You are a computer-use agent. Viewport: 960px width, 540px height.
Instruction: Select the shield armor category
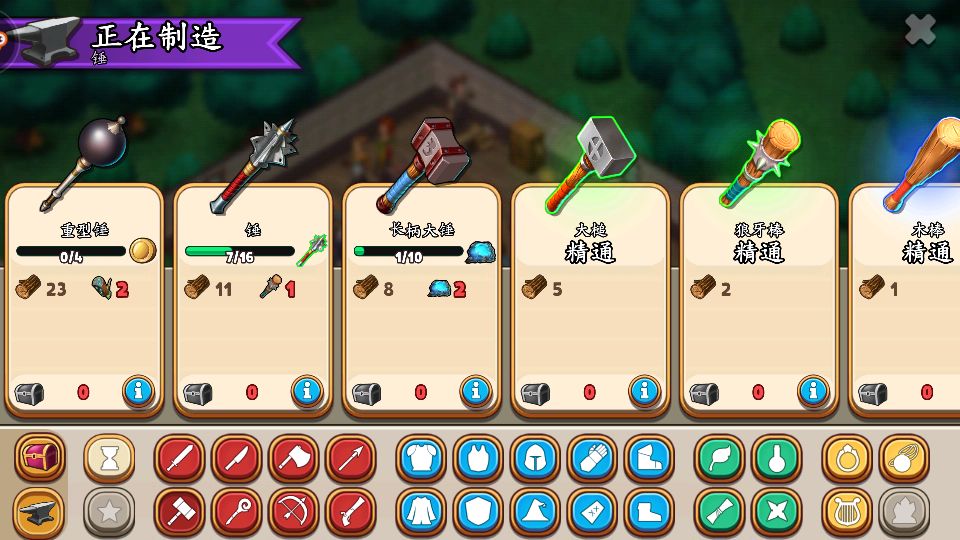pos(478,512)
